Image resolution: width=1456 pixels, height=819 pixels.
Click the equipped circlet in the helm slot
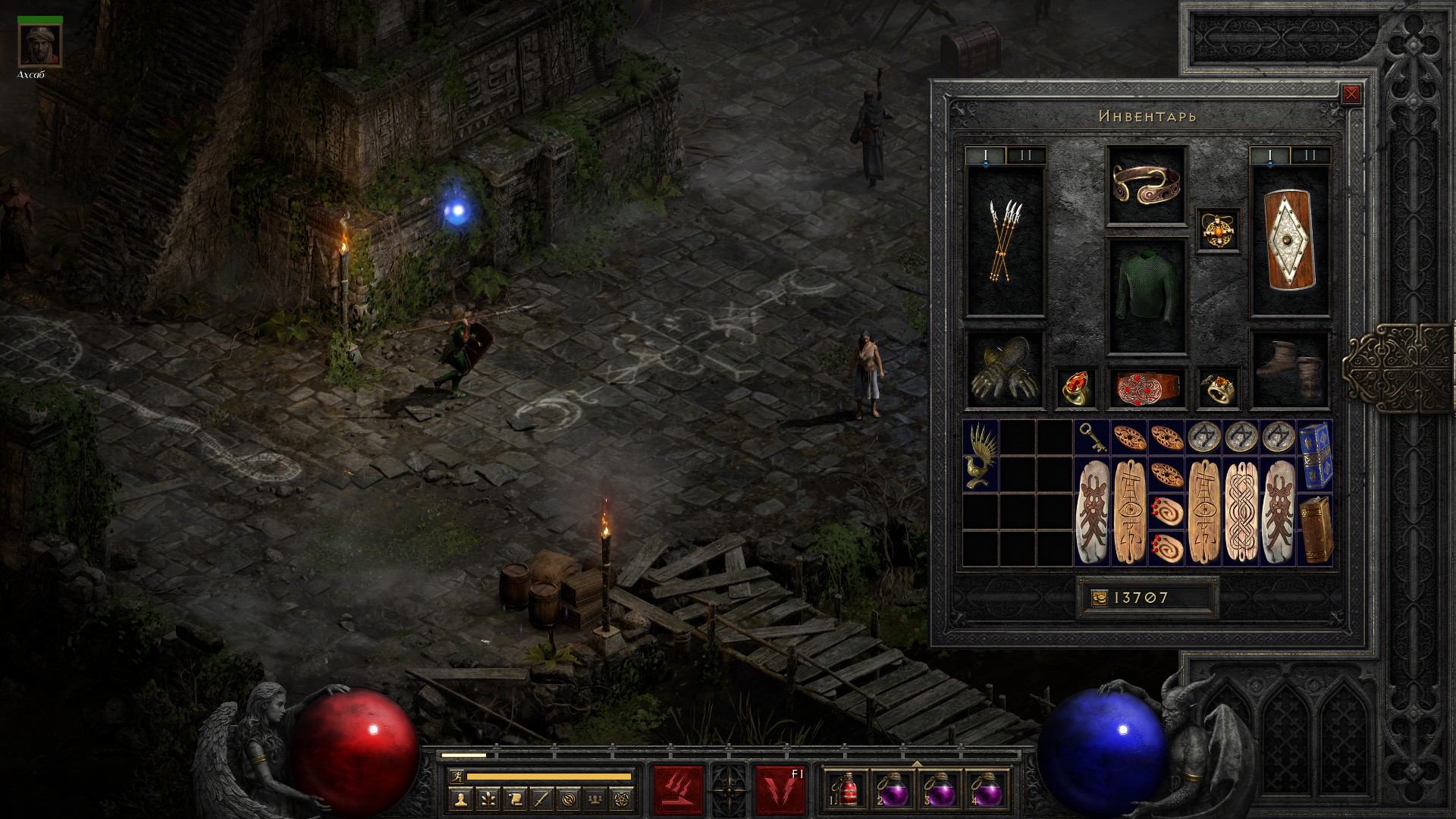click(x=1146, y=184)
